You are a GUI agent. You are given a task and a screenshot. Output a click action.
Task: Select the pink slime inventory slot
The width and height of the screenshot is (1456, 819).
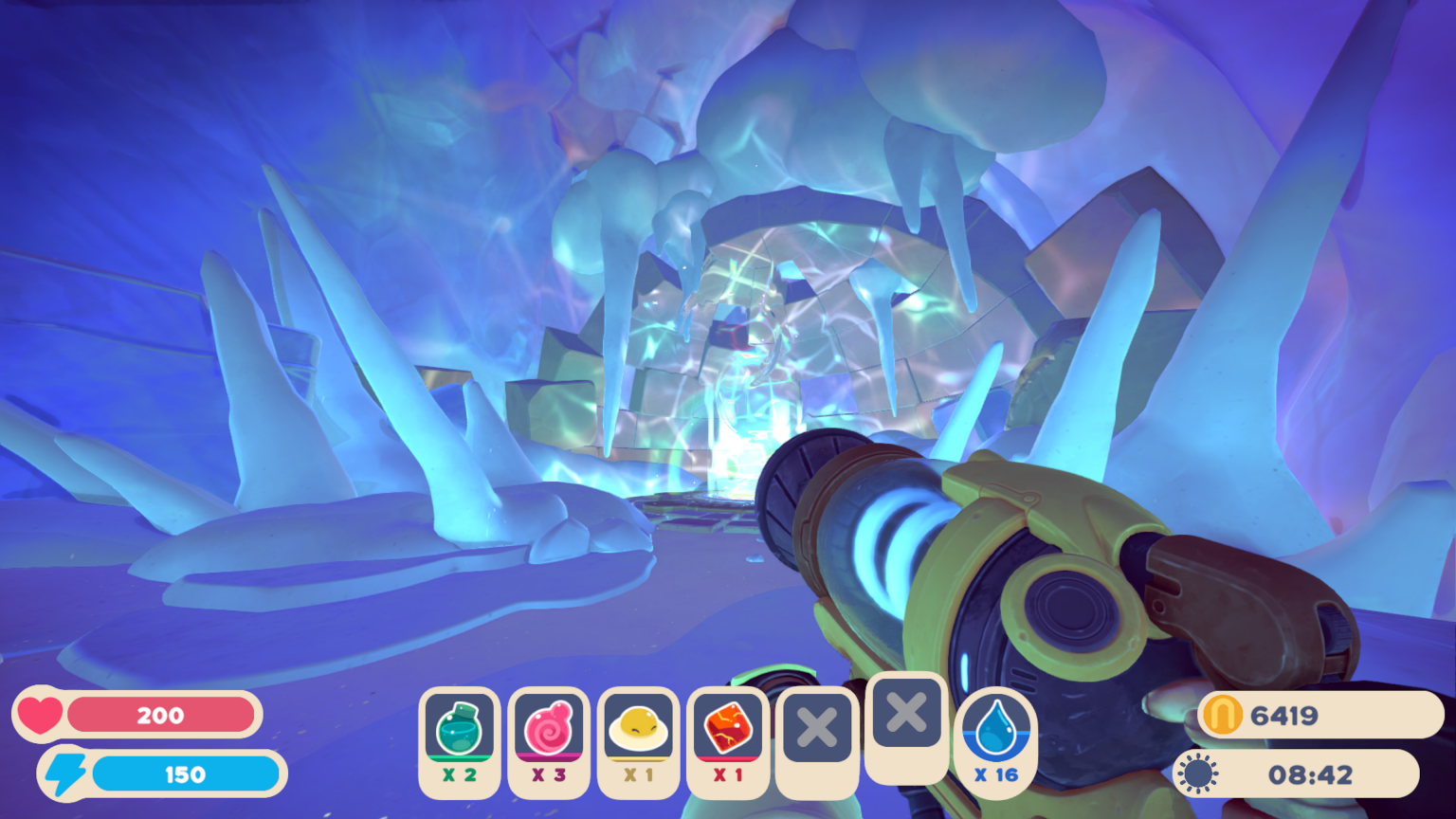pyautogui.click(x=549, y=731)
